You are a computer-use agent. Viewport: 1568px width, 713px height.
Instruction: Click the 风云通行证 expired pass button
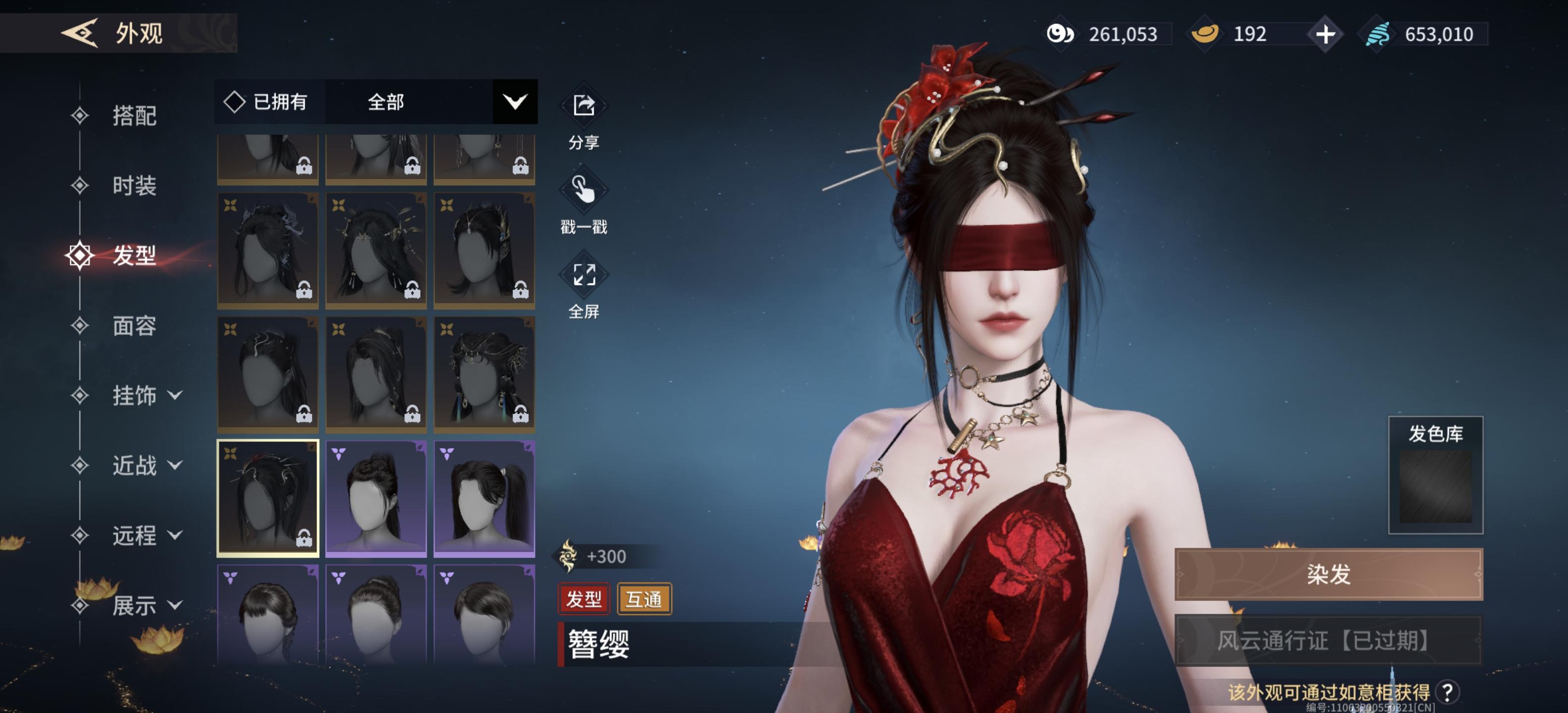coord(1328,641)
